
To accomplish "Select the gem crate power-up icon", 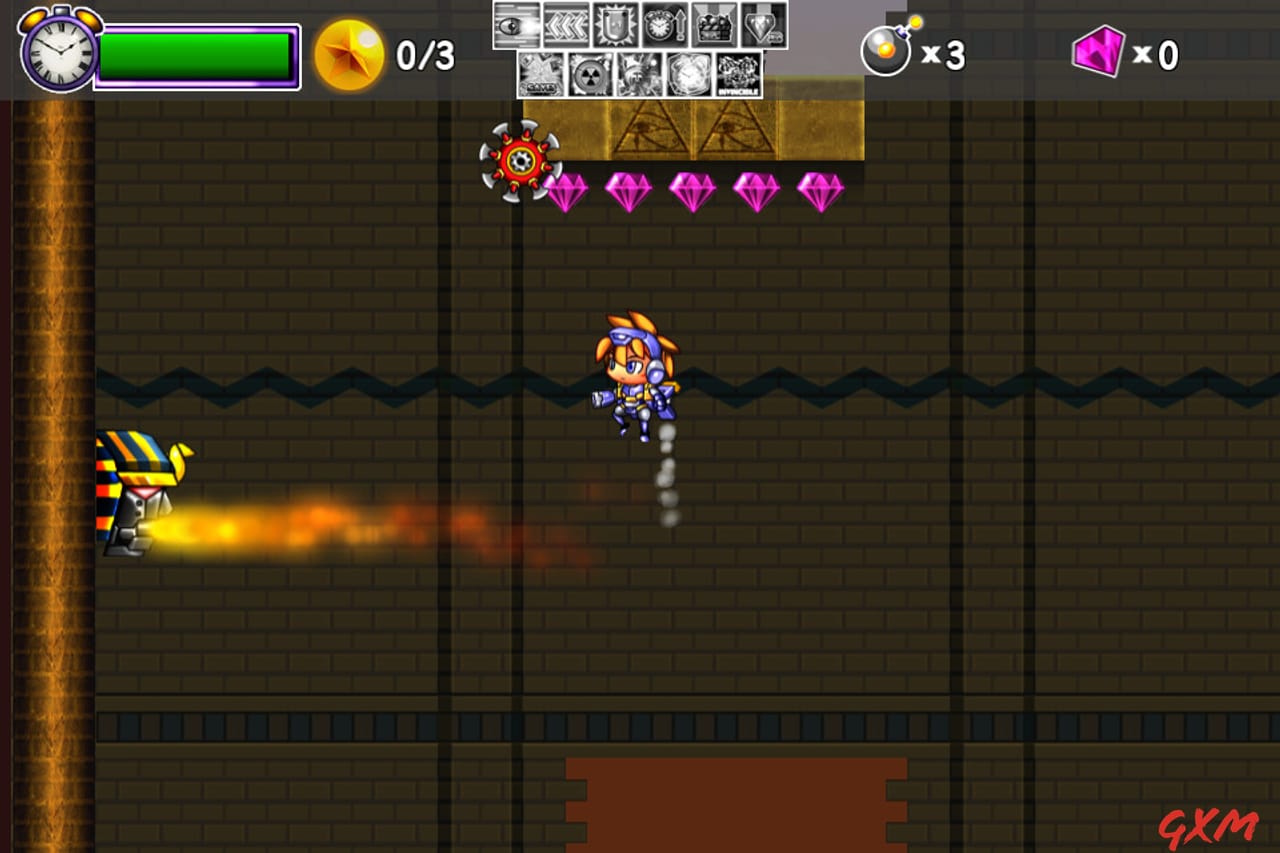I will point(712,25).
